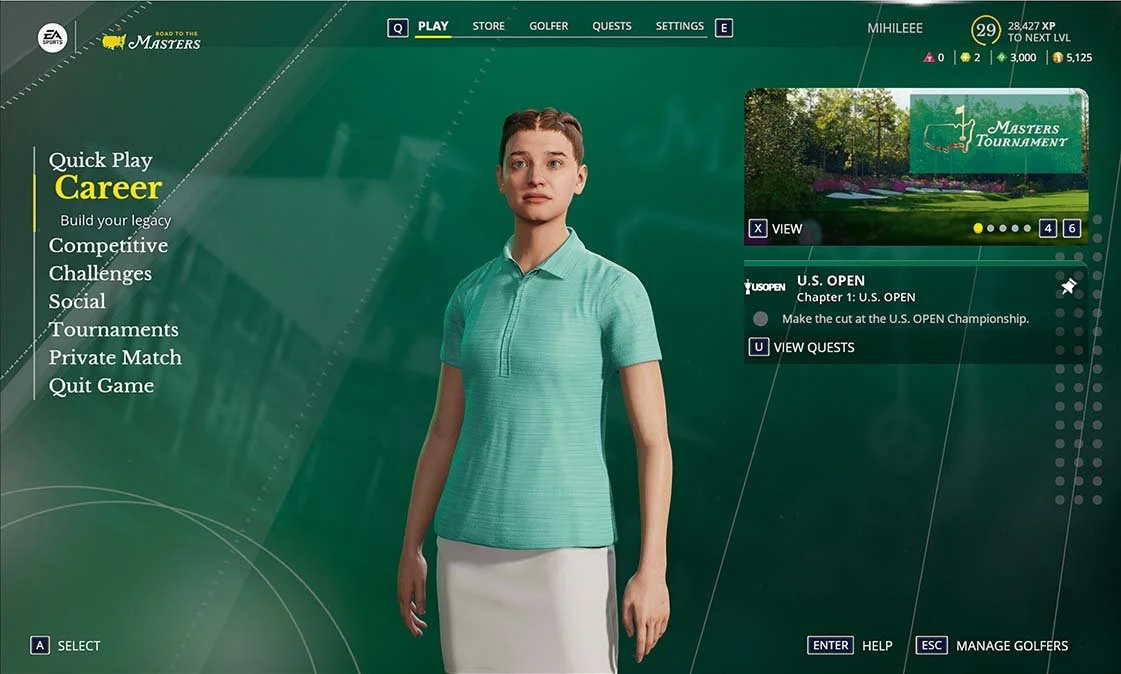1121x674 pixels.
Task: Select Quick Play from the main menu
Action: click(x=100, y=160)
